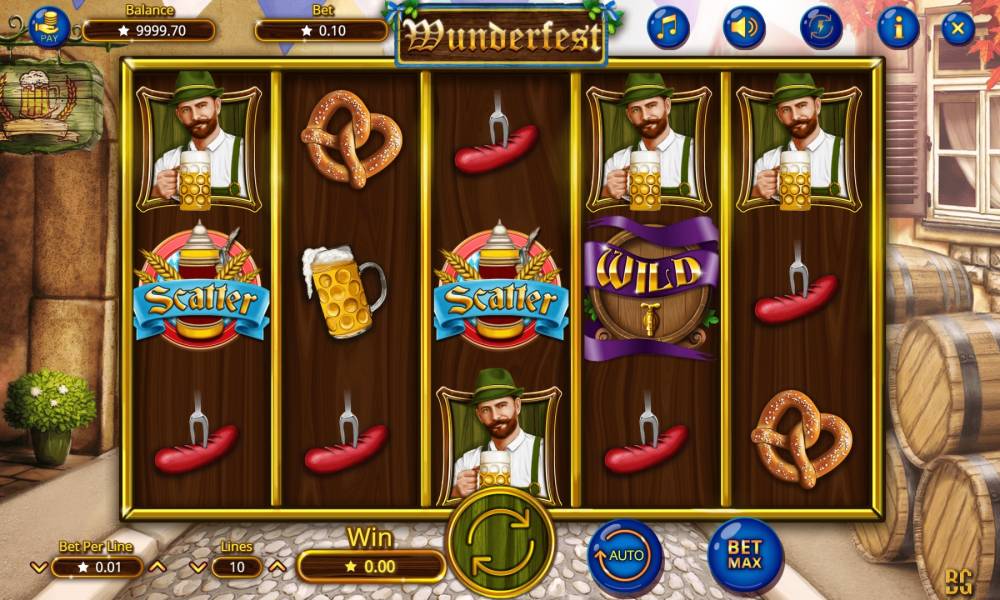Raise the number of Lines

pos(278,567)
